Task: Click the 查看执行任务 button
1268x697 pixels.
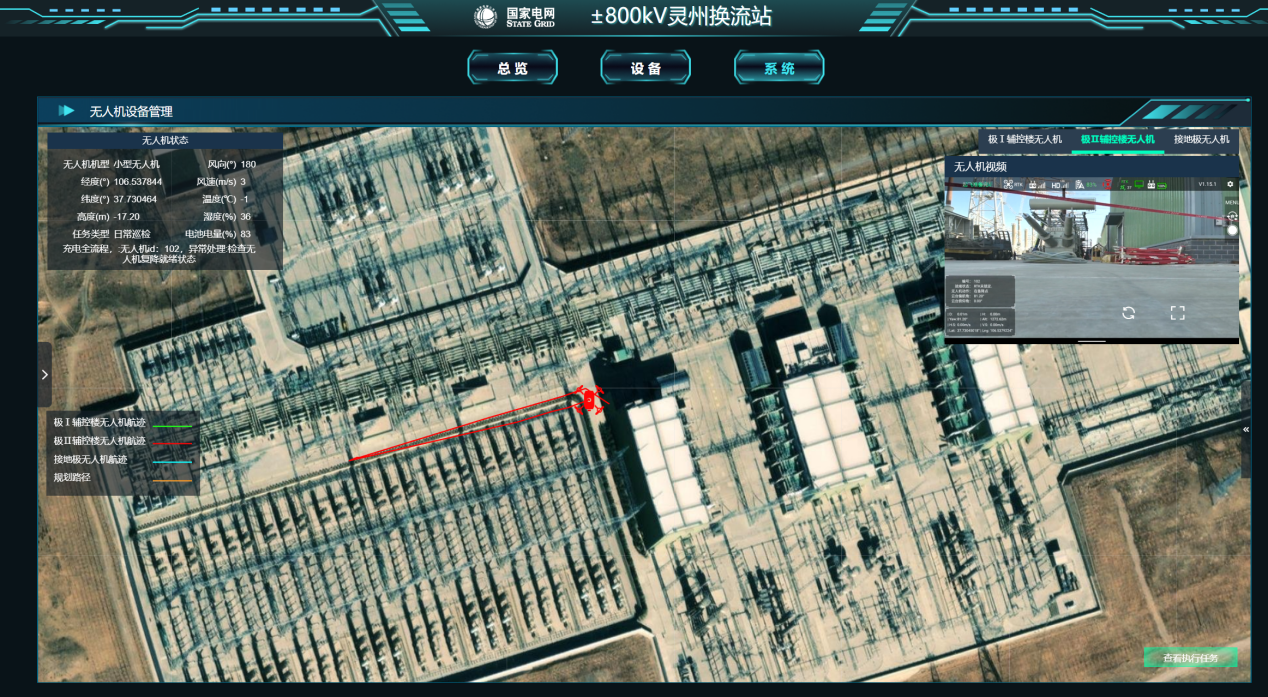Action: 1190,658
